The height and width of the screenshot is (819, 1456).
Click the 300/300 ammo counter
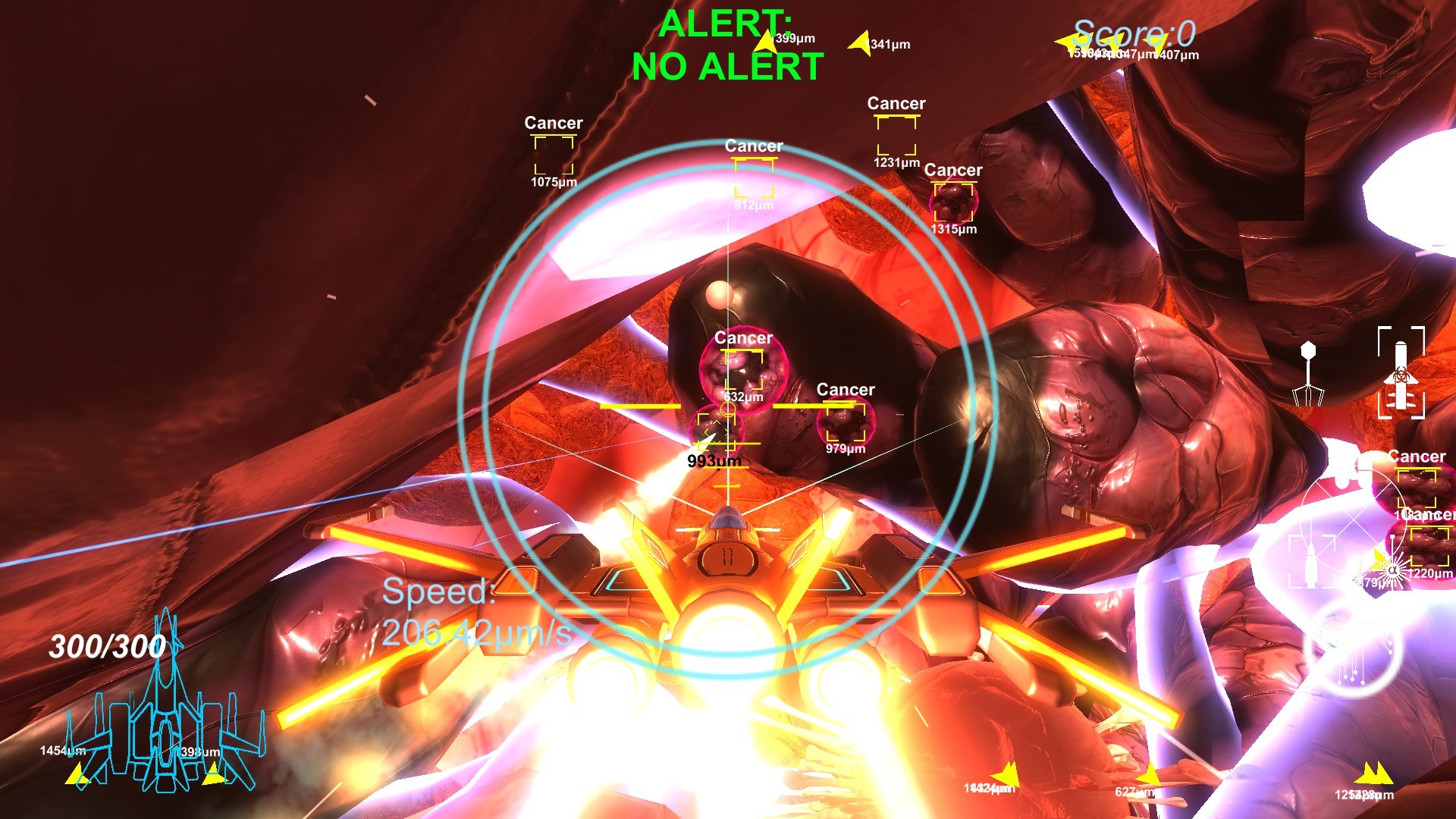(108, 646)
